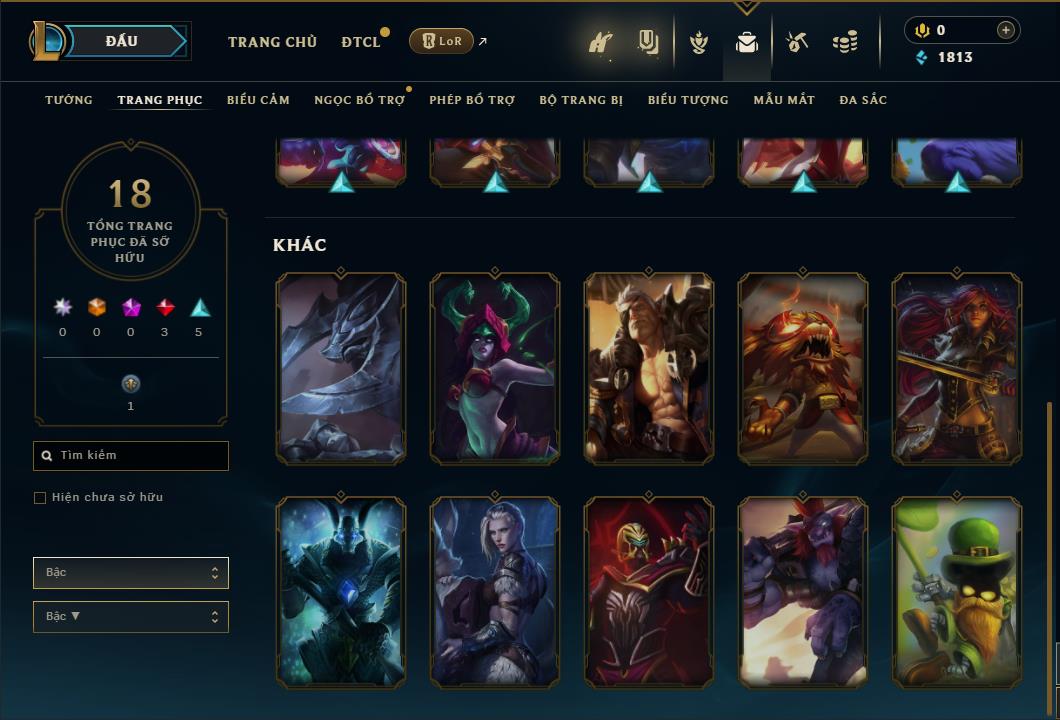Add currency with the plus button
The width and height of the screenshot is (1060, 720).
click(x=1006, y=30)
